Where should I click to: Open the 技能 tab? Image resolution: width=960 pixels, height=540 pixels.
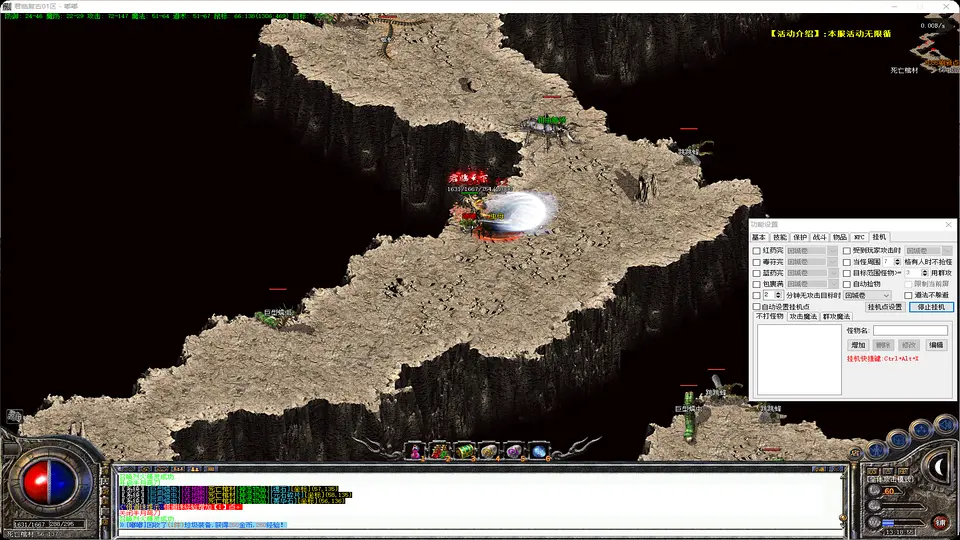(x=779, y=237)
